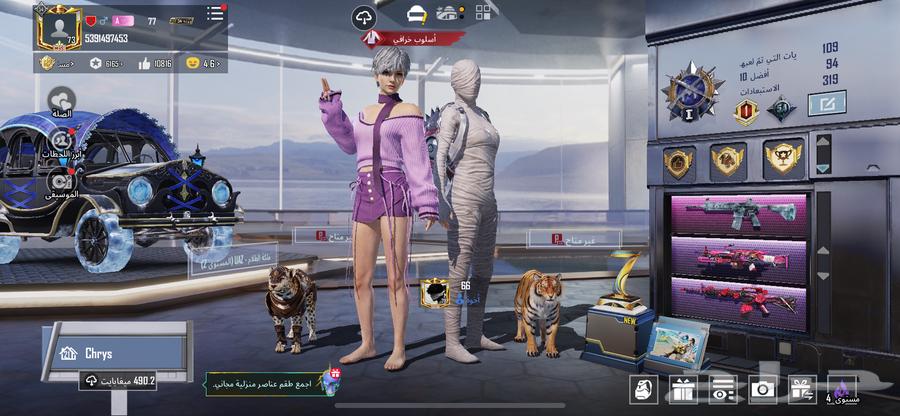Select the top pink weapon skin
The image size is (900, 416).
pyautogui.click(x=739, y=214)
